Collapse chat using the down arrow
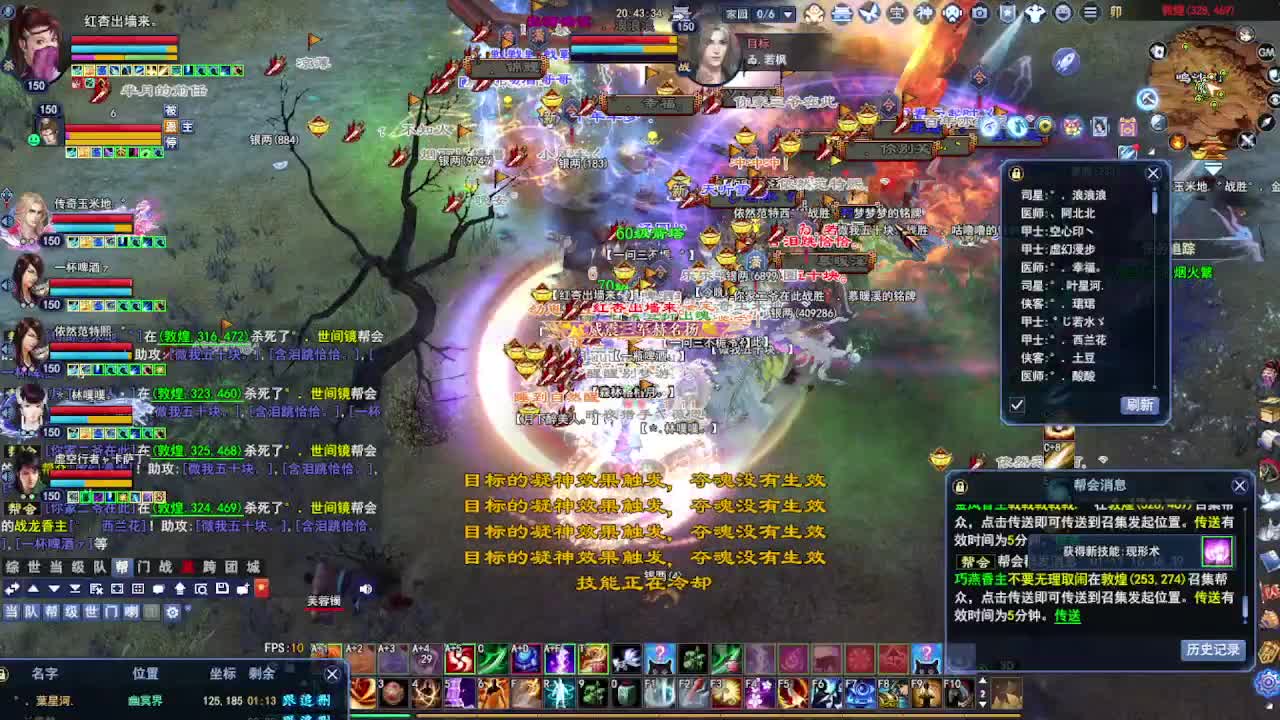Screen dimensions: 1280x720 click(x=53, y=588)
